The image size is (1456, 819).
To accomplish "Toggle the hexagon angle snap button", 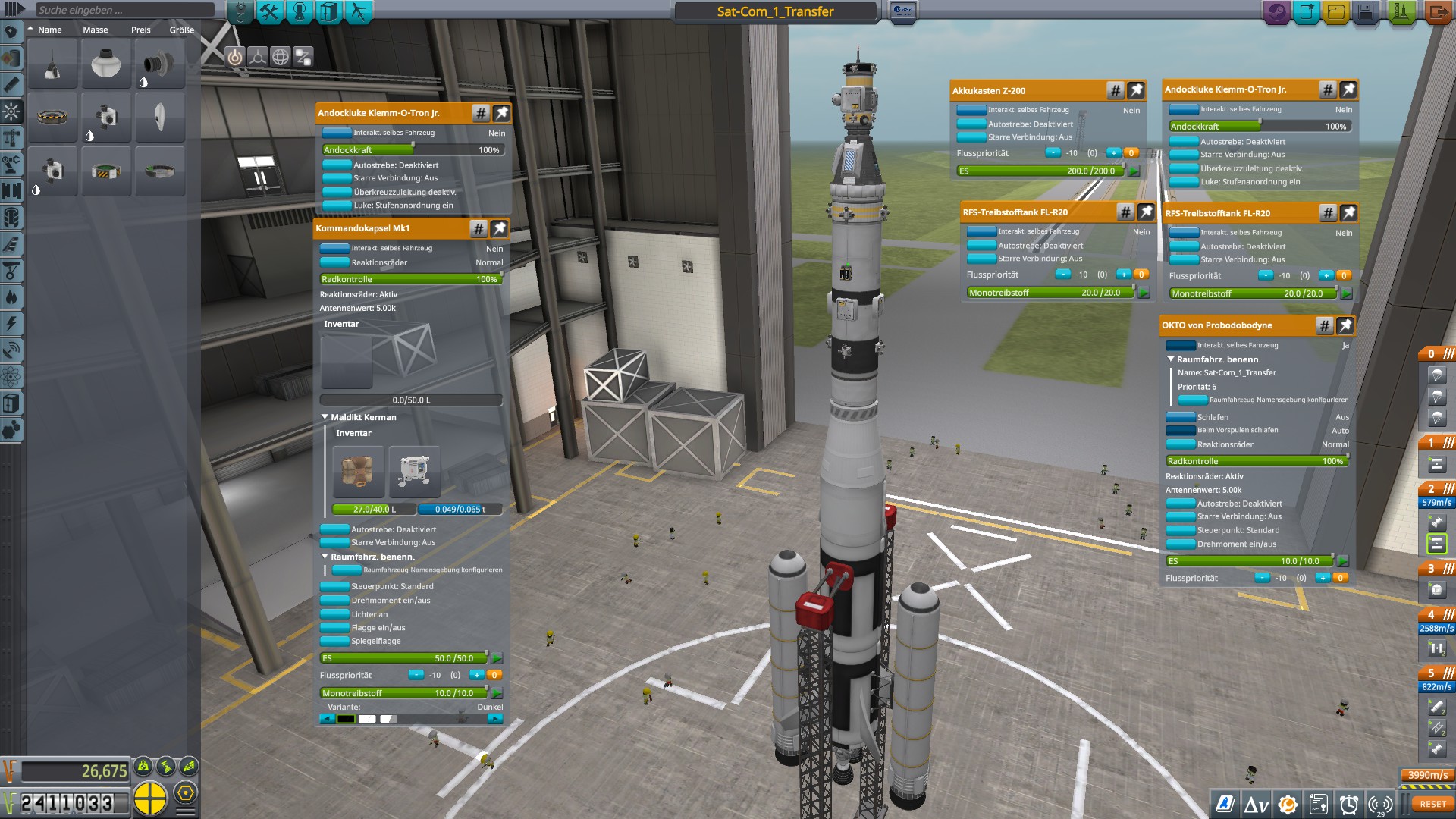I will click(185, 794).
